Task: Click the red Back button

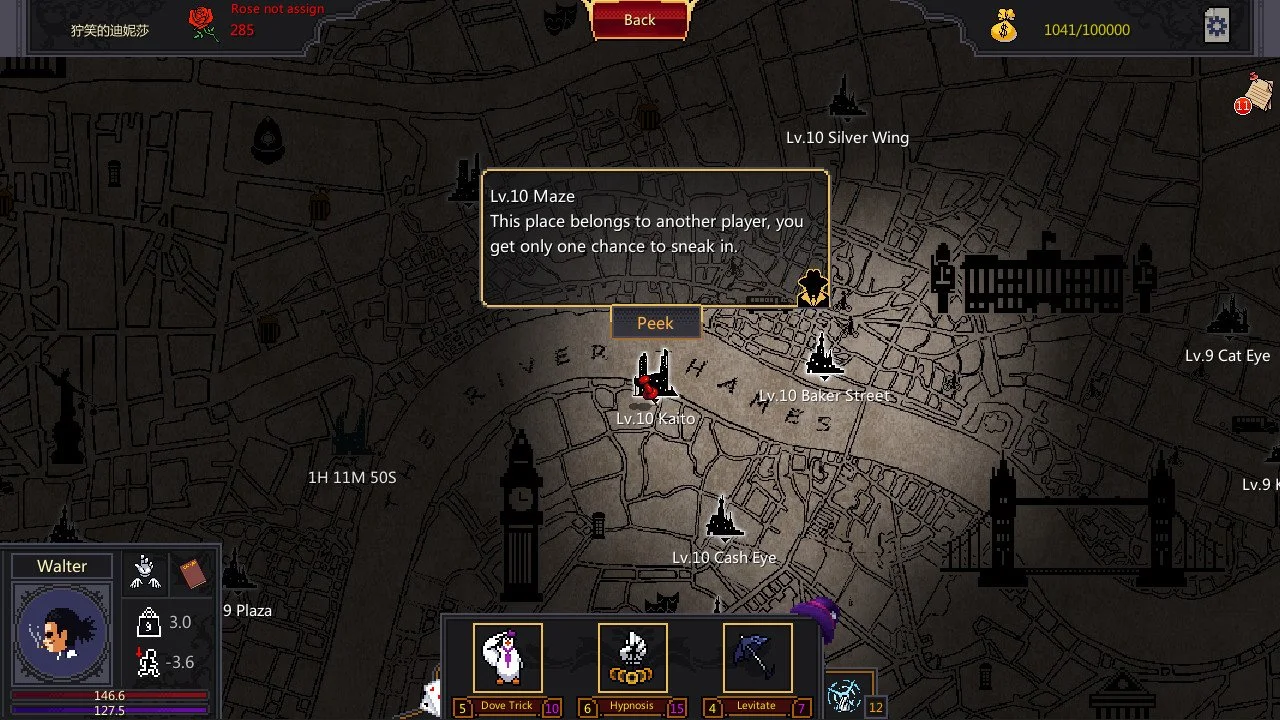Action: pyautogui.click(x=640, y=20)
